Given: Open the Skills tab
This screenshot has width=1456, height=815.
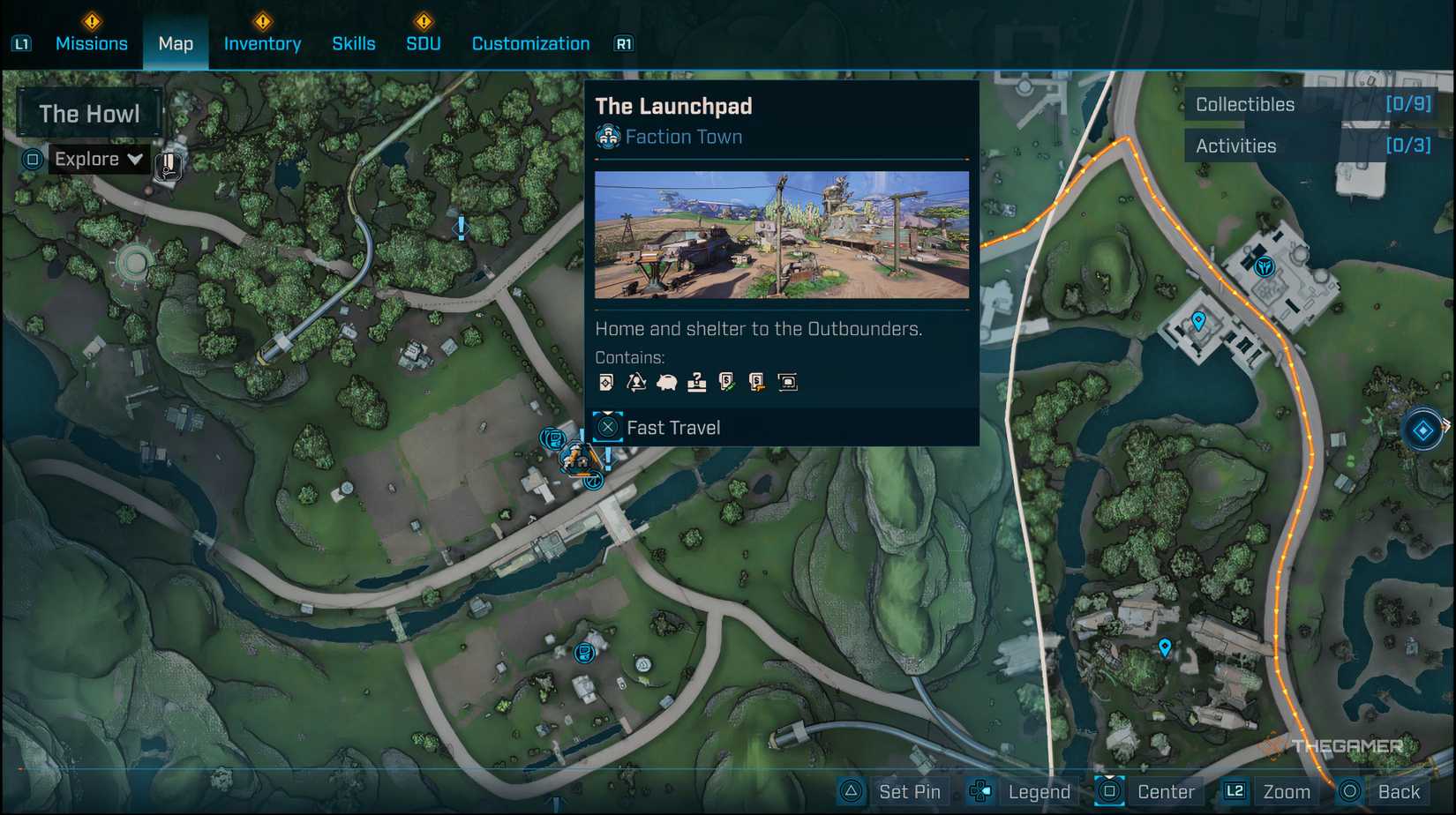Looking at the screenshot, I should tap(354, 43).
